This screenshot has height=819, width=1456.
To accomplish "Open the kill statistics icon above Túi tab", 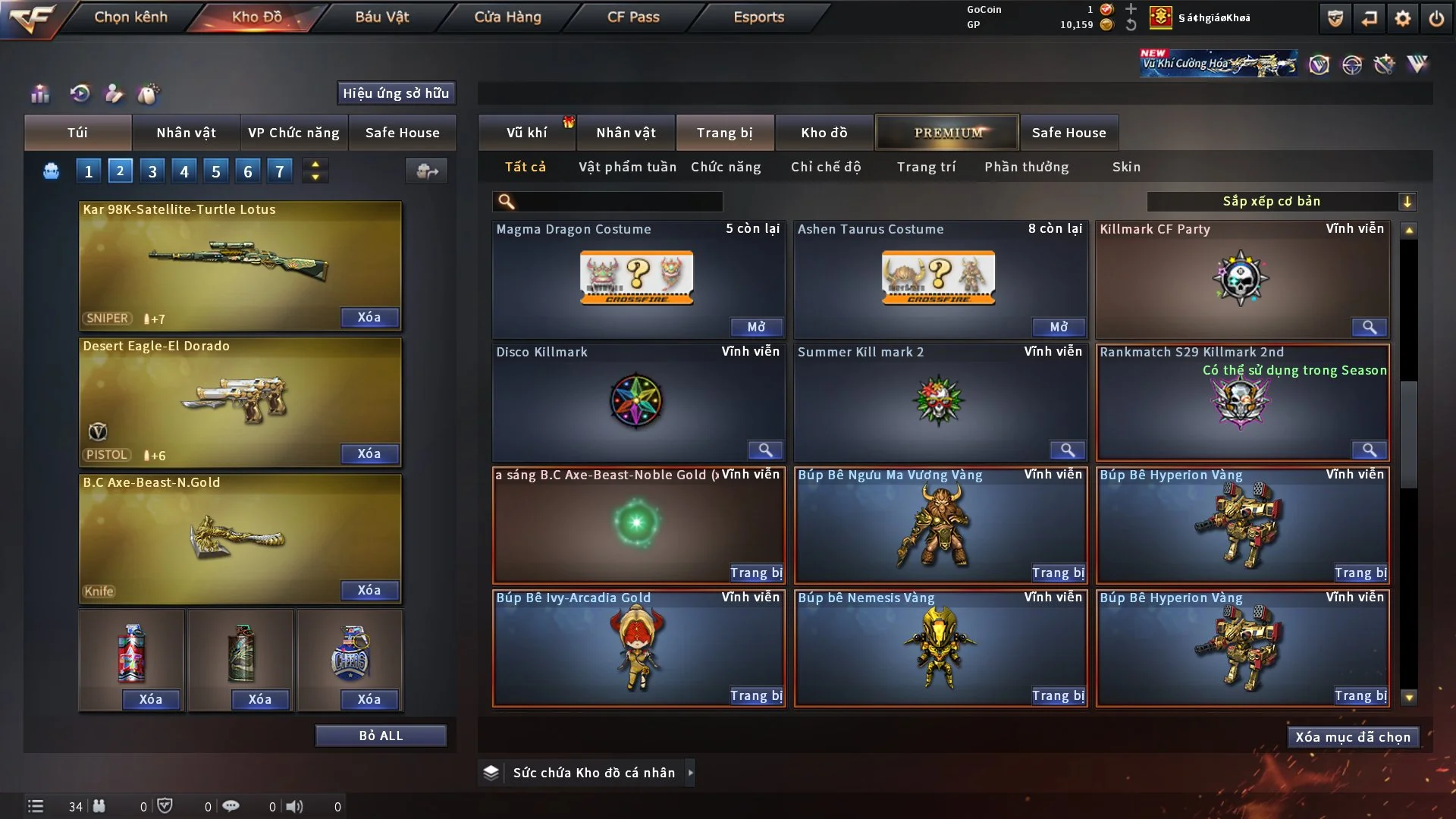I will click(x=39, y=93).
